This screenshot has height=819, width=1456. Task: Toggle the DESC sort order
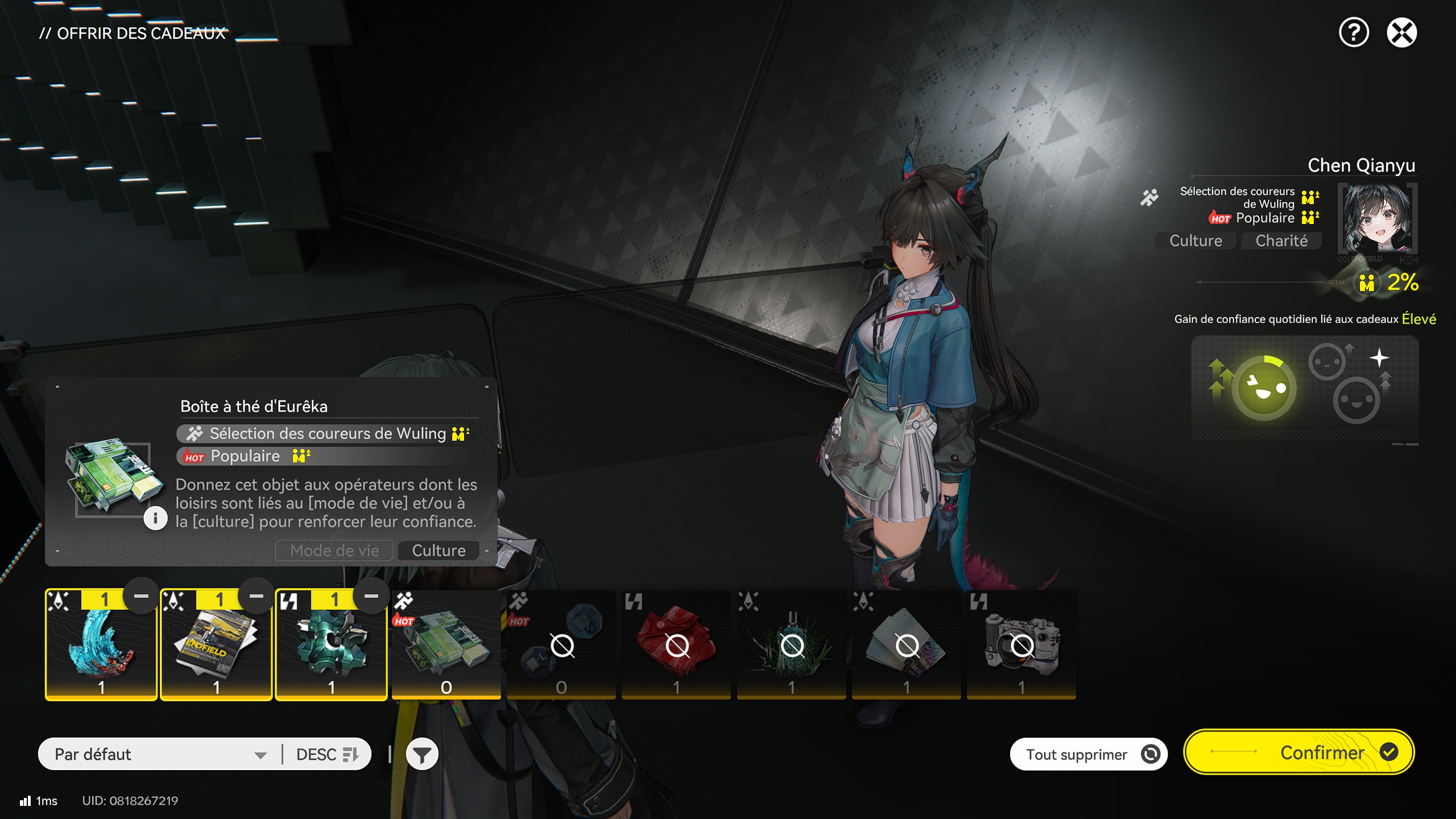pos(327,754)
